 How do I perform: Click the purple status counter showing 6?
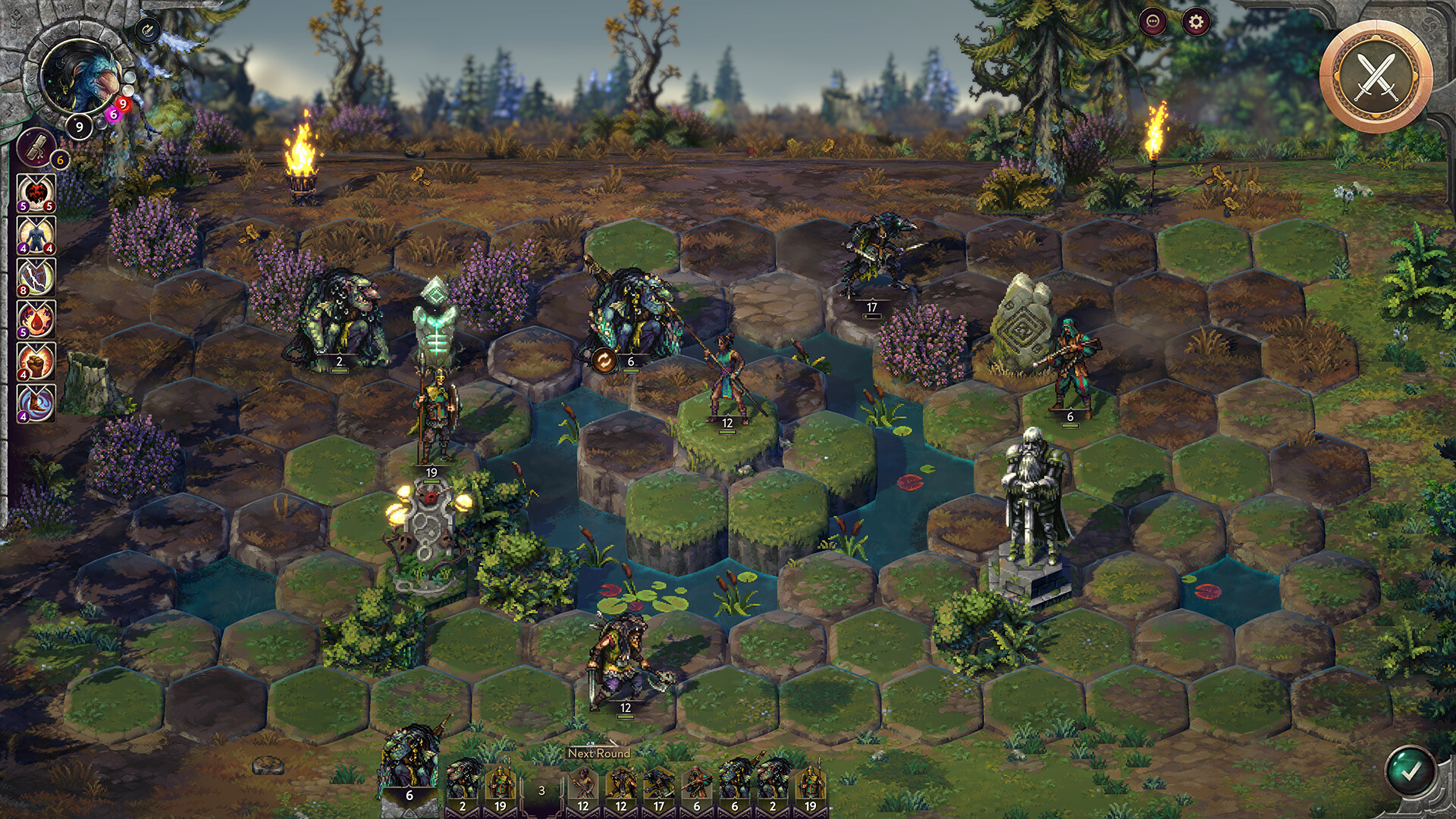113,113
